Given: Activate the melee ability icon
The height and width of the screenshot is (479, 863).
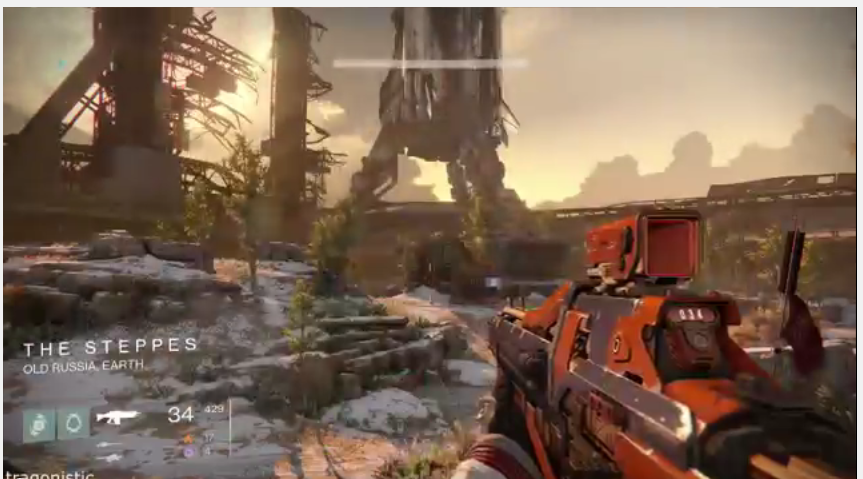Looking at the screenshot, I should click(x=73, y=423).
